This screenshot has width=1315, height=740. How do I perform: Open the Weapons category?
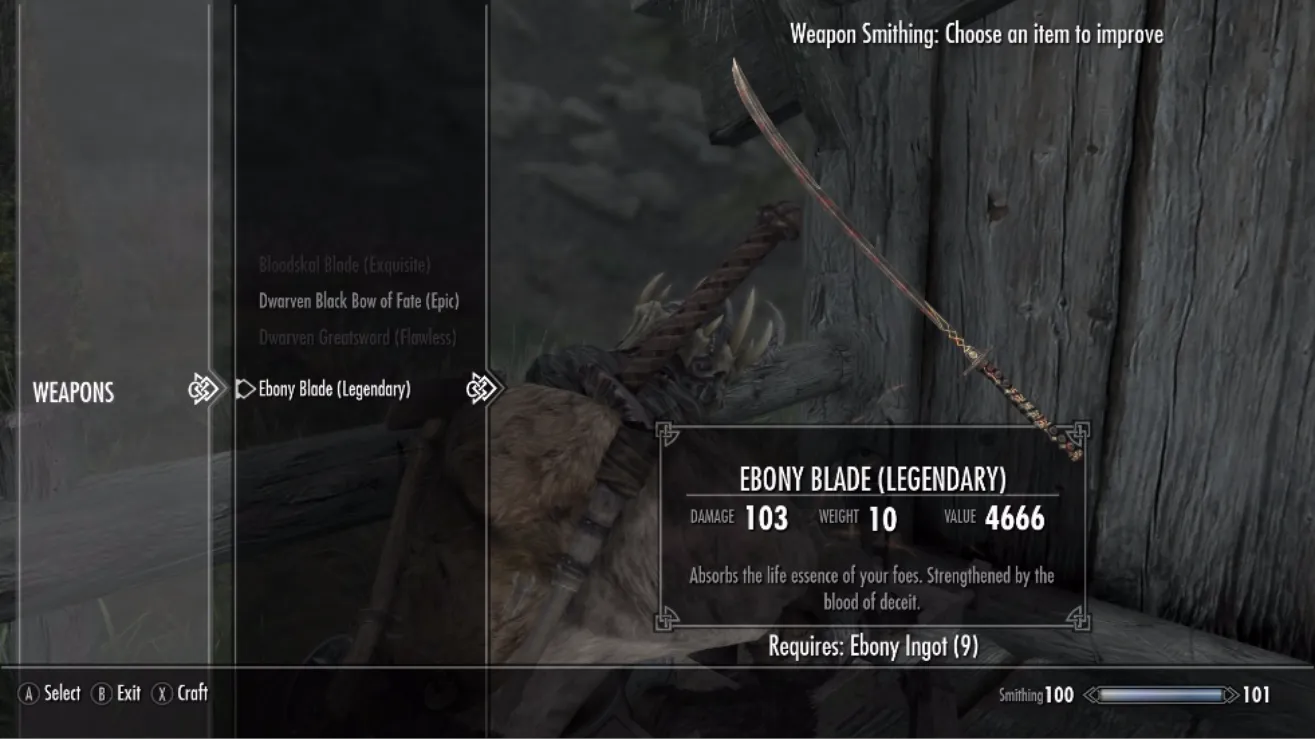(73, 393)
